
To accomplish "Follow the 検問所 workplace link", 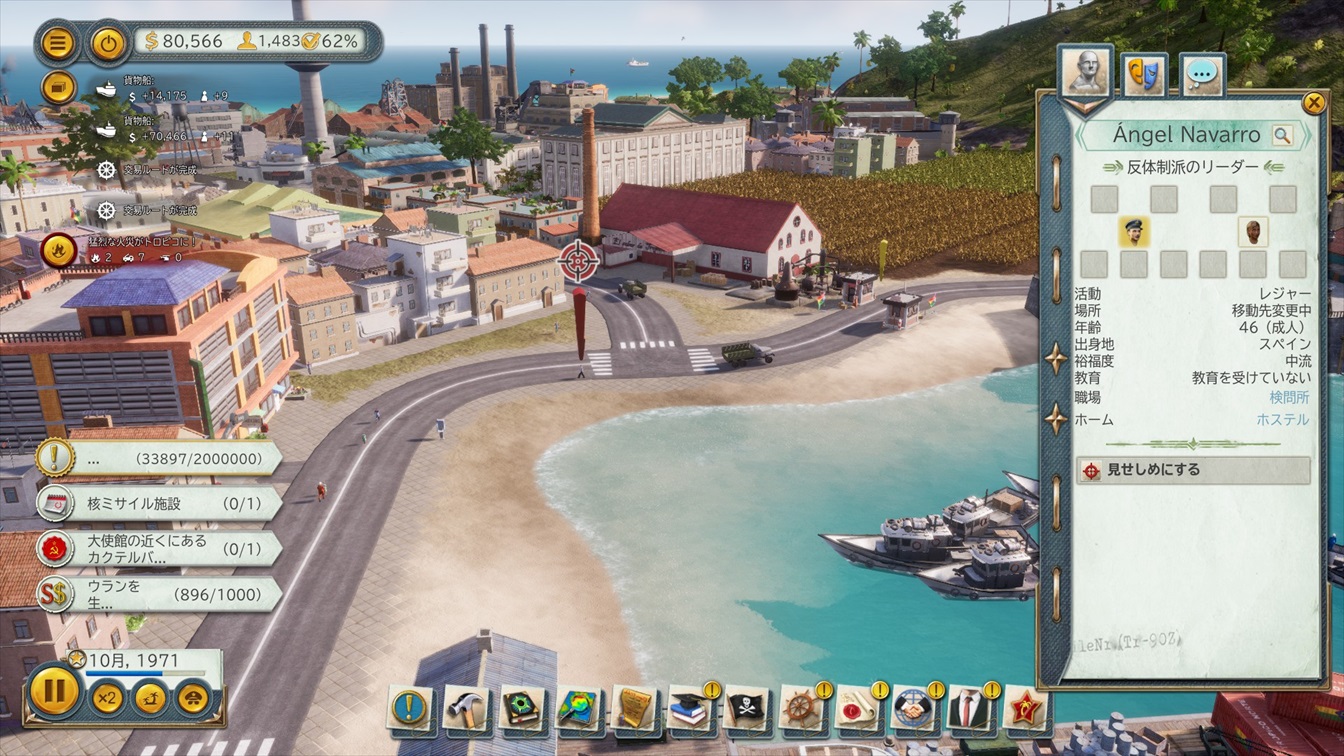I will [1289, 398].
